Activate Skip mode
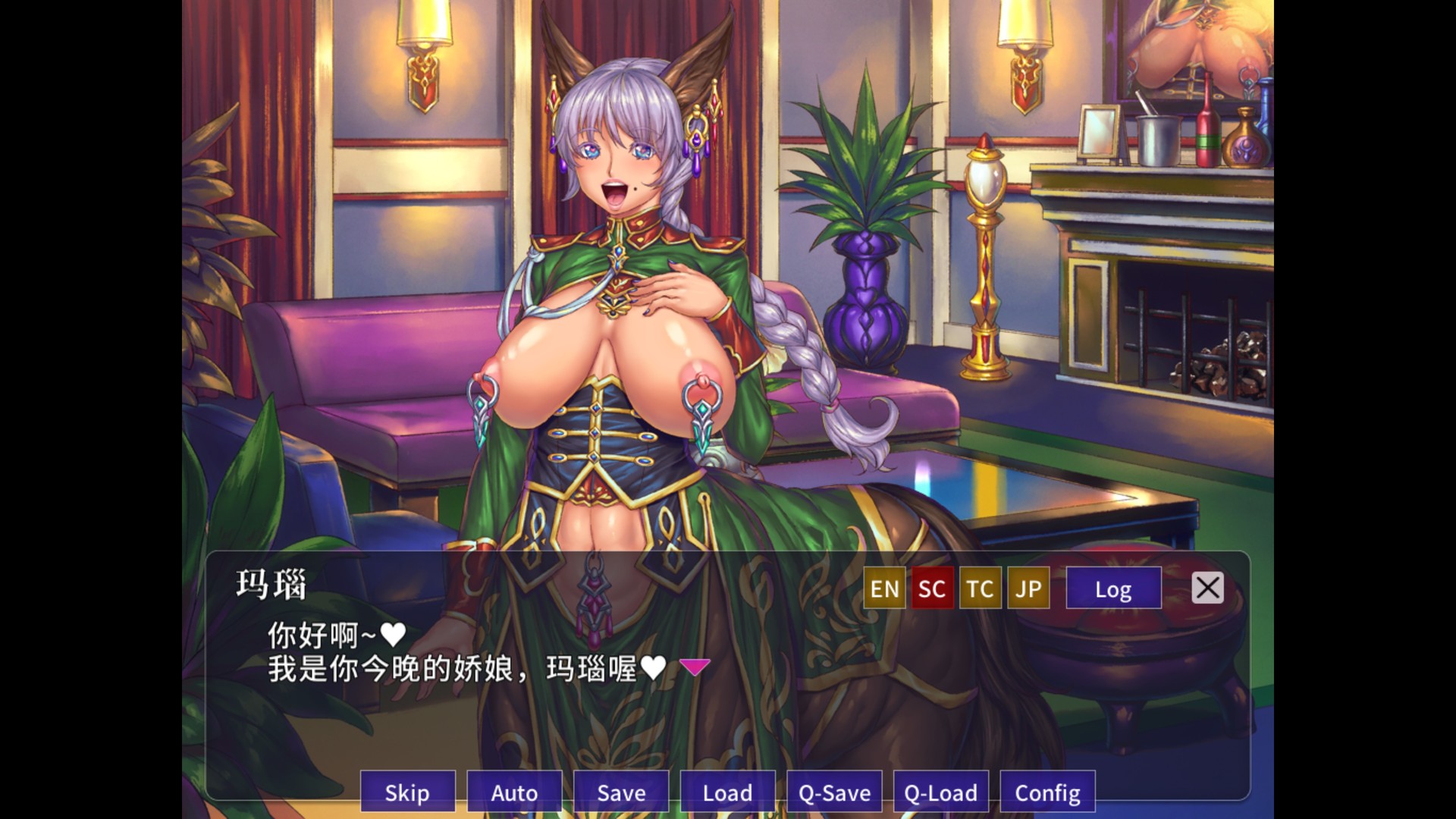The height and width of the screenshot is (819, 1456). pyautogui.click(x=407, y=792)
